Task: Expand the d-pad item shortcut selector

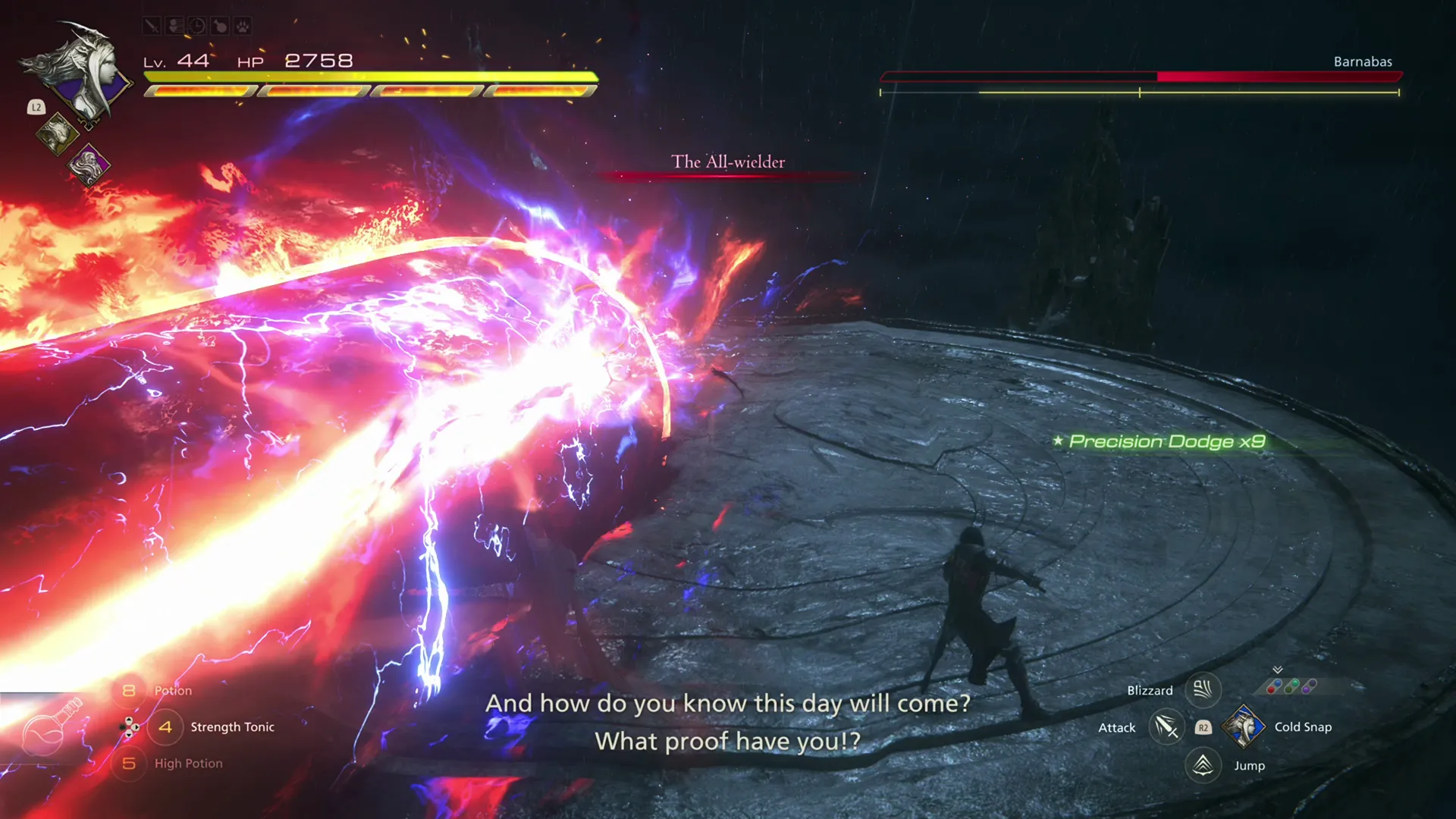Action: (129, 727)
